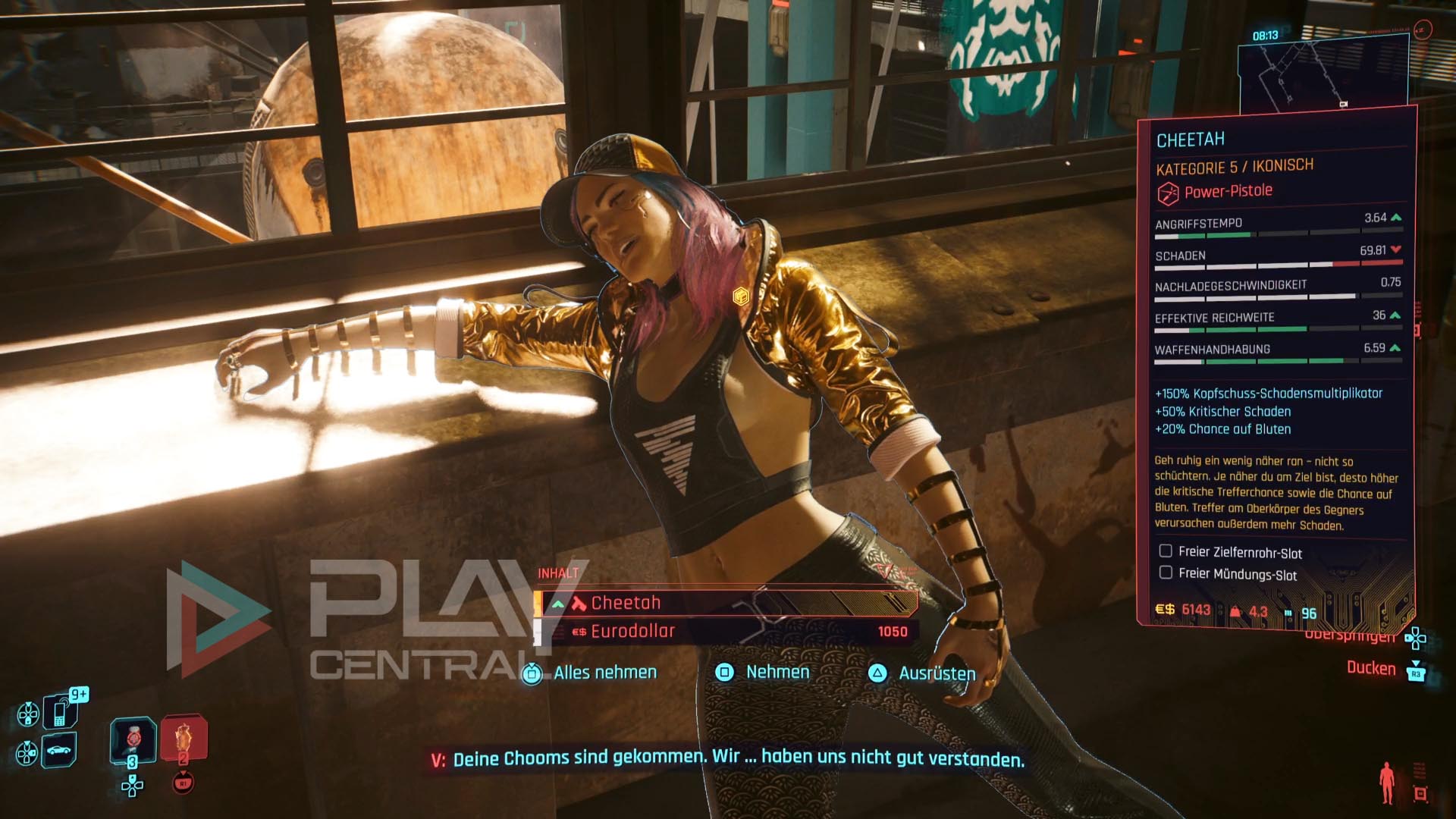Open the phone icon with 9+ notifications
Viewport: 1456px width, 819px height.
[61, 711]
